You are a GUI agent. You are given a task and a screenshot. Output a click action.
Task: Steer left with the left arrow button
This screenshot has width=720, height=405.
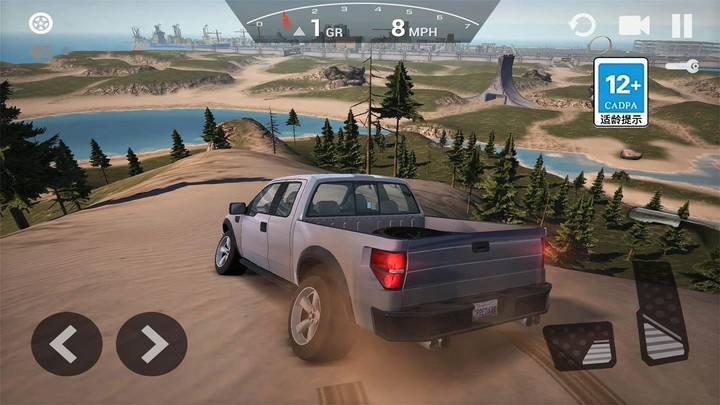(66, 344)
